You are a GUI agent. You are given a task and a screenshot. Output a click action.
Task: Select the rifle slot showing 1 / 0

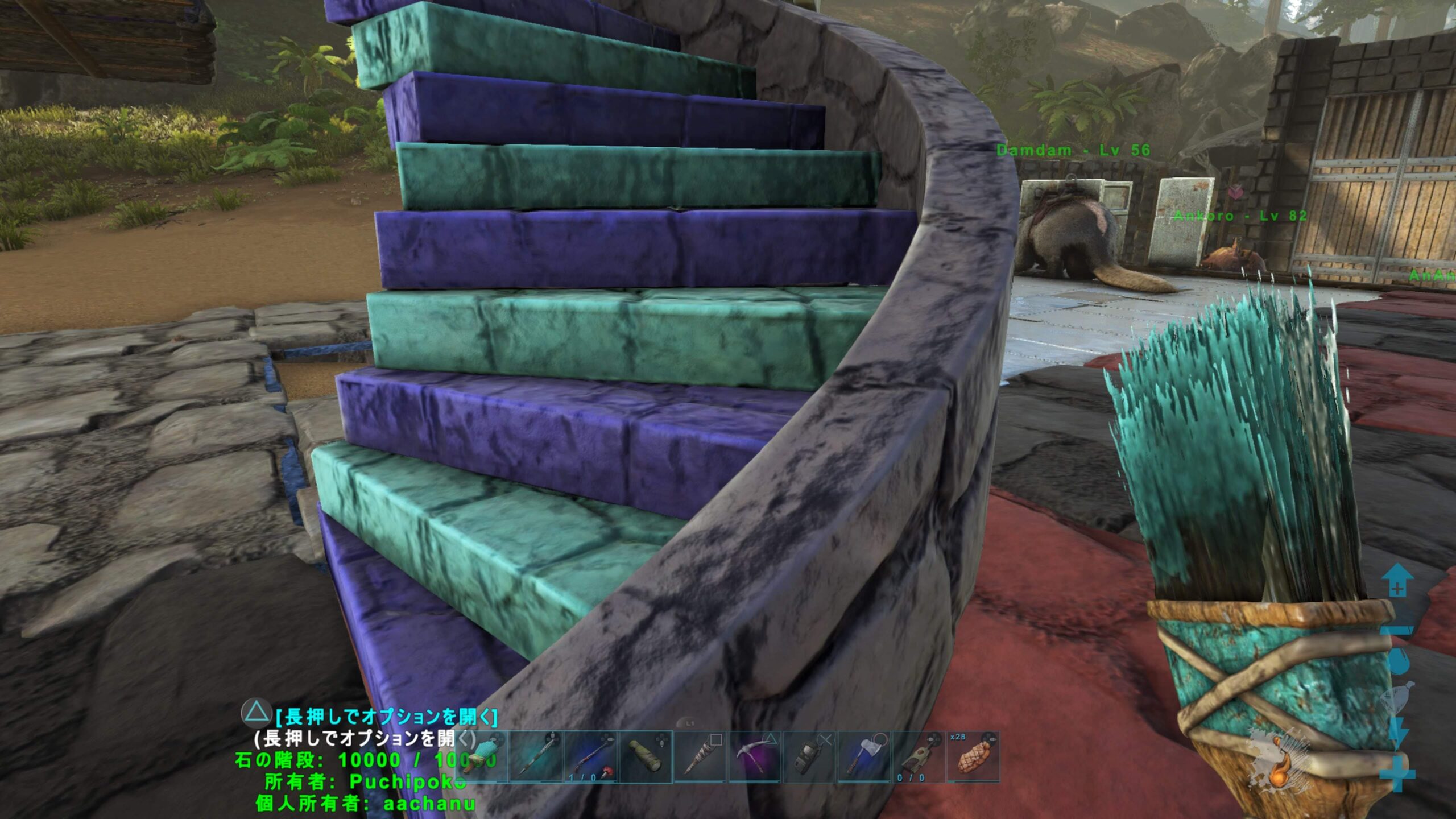590,757
